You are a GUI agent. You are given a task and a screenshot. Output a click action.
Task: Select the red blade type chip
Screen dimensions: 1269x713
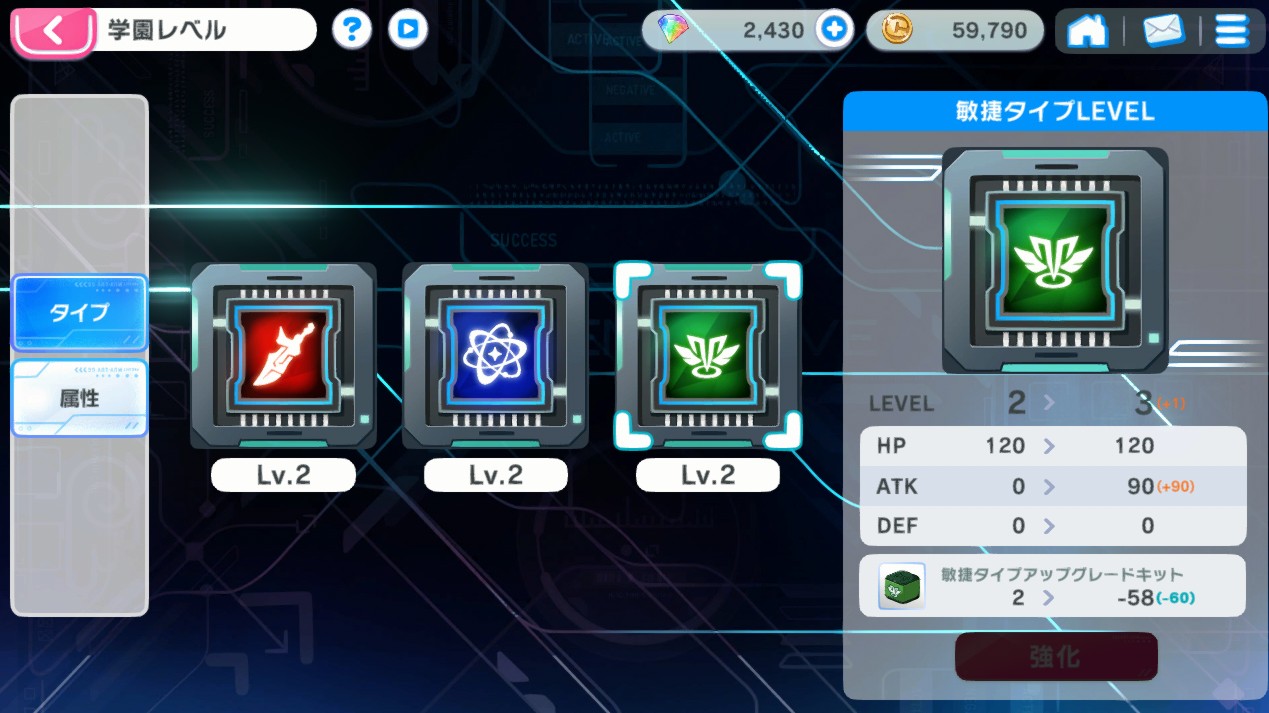point(283,356)
